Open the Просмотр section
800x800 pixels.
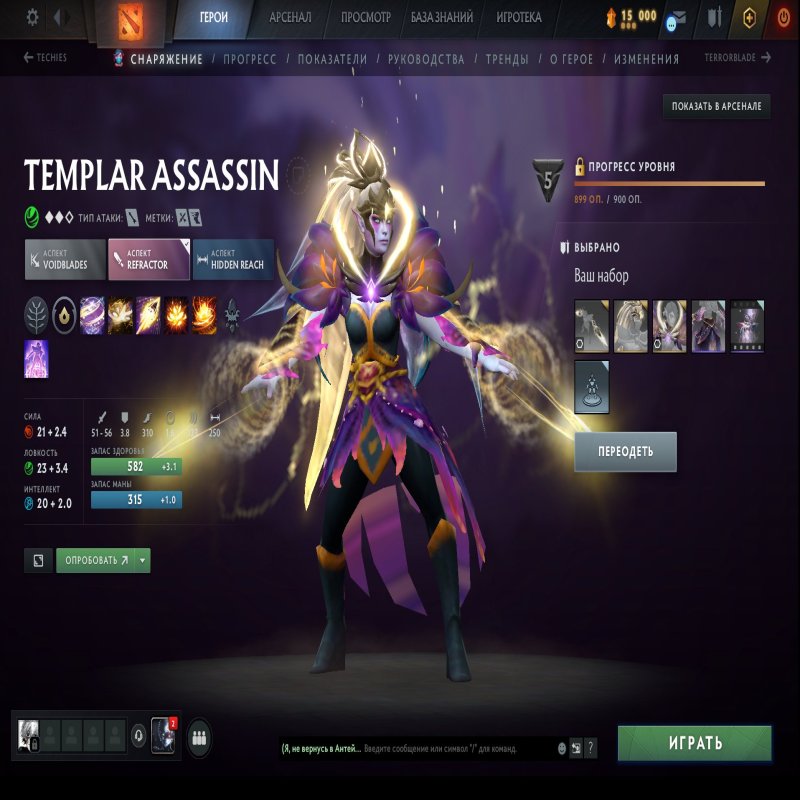[x=365, y=17]
